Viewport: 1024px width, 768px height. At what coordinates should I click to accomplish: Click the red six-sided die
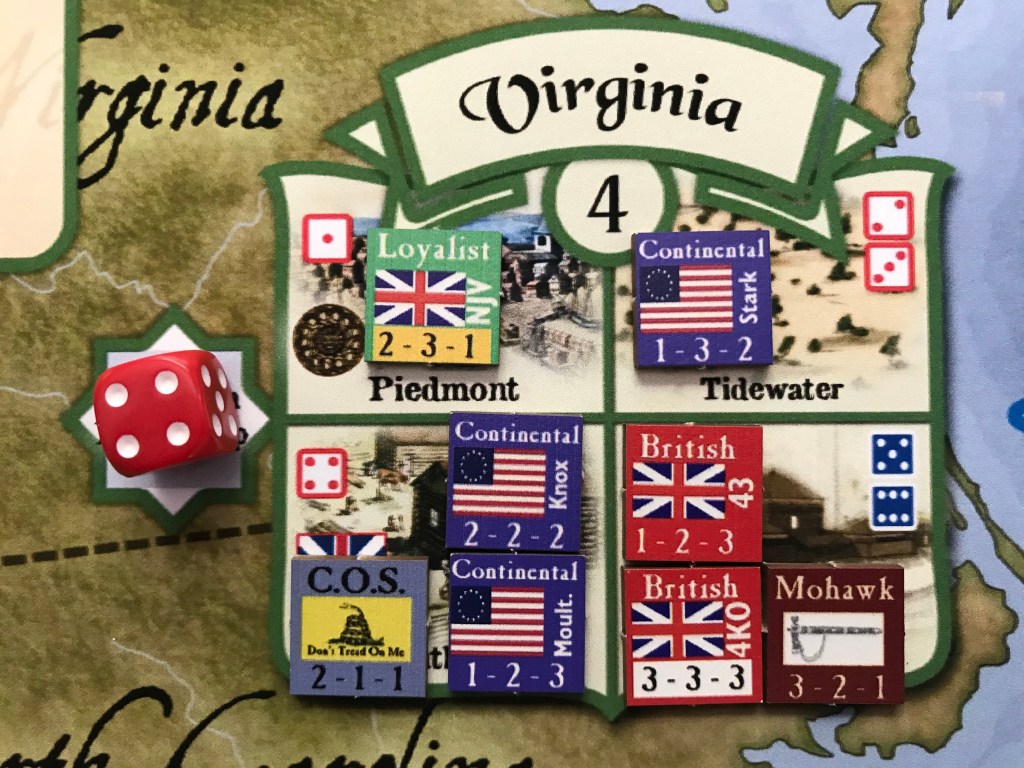tap(167, 413)
